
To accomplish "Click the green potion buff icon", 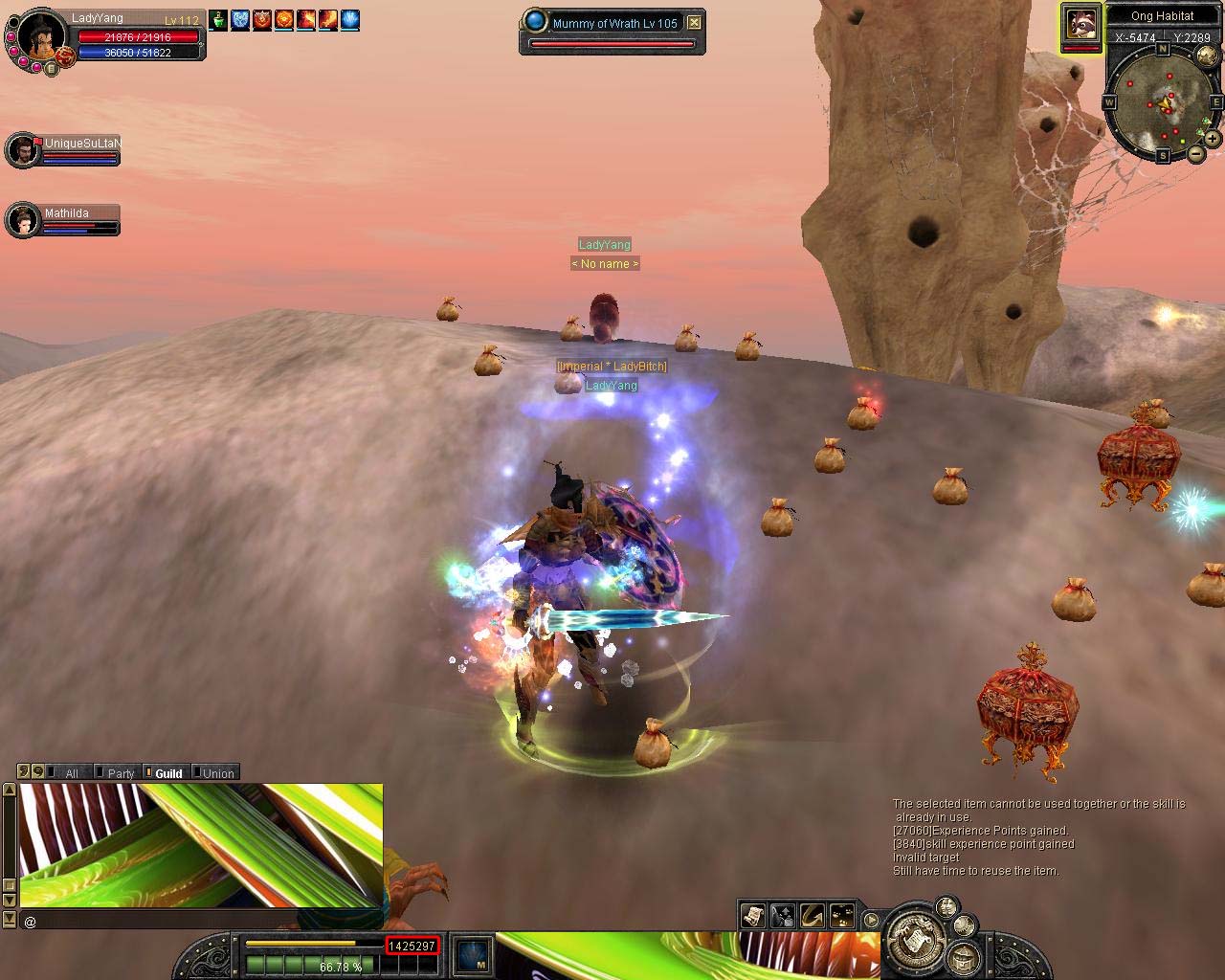I will pyautogui.click(x=219, y=19).
